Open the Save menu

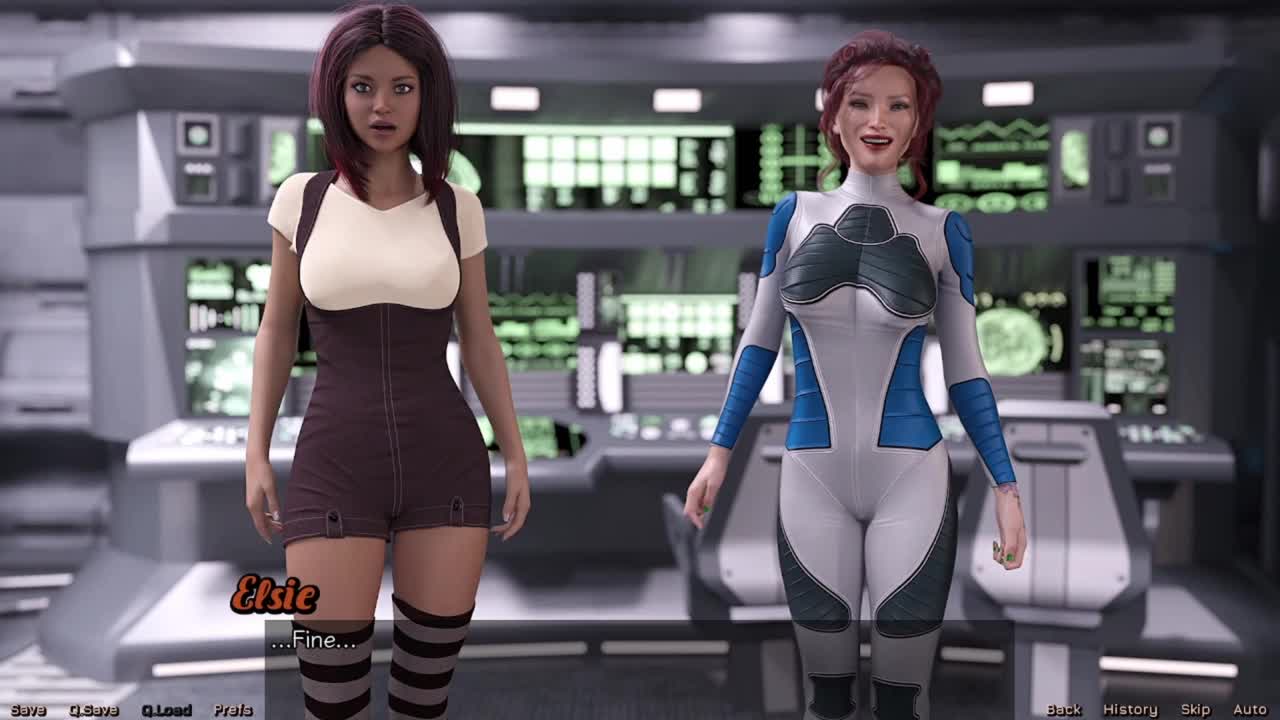[28, 710]
